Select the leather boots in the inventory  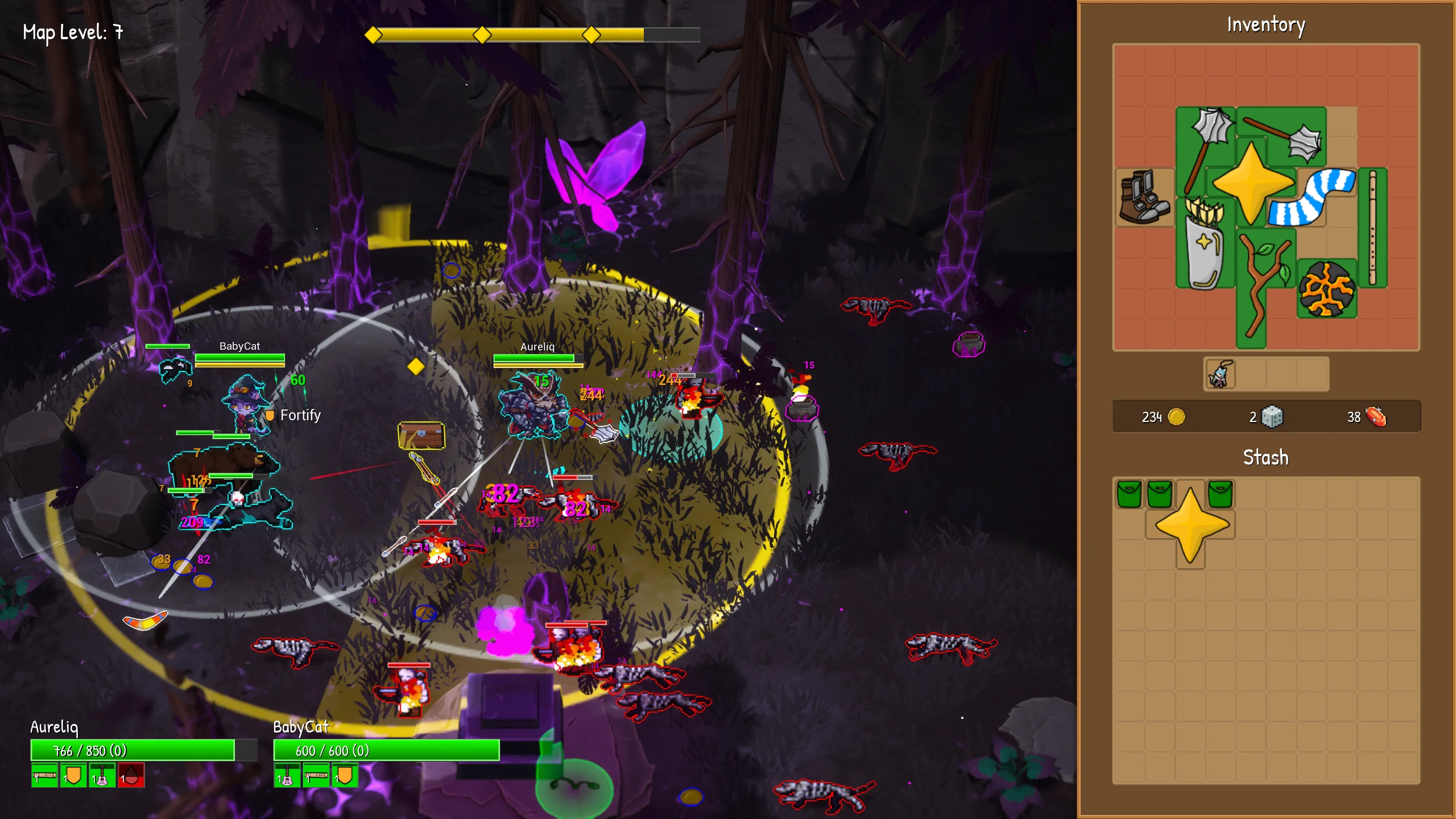(x=1144, y=197)
